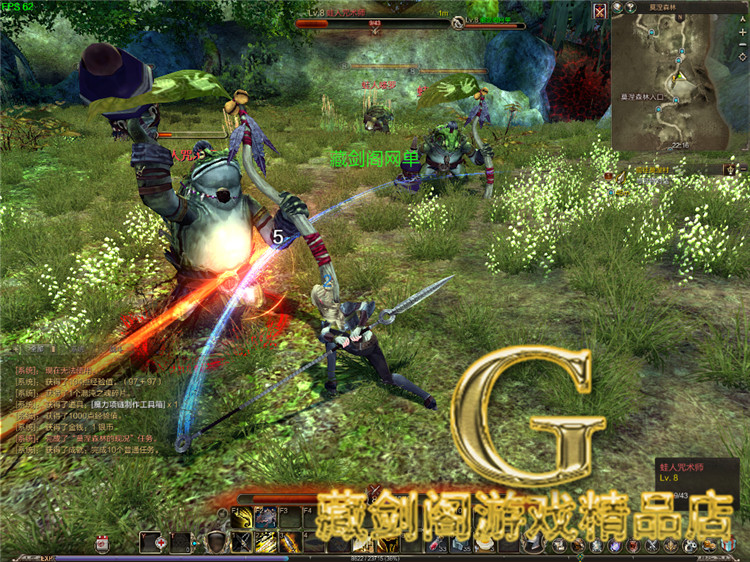Click the round target-of-target portrait icon
Image resolution: width=750 pixels, height=562 pixels.
458,21
